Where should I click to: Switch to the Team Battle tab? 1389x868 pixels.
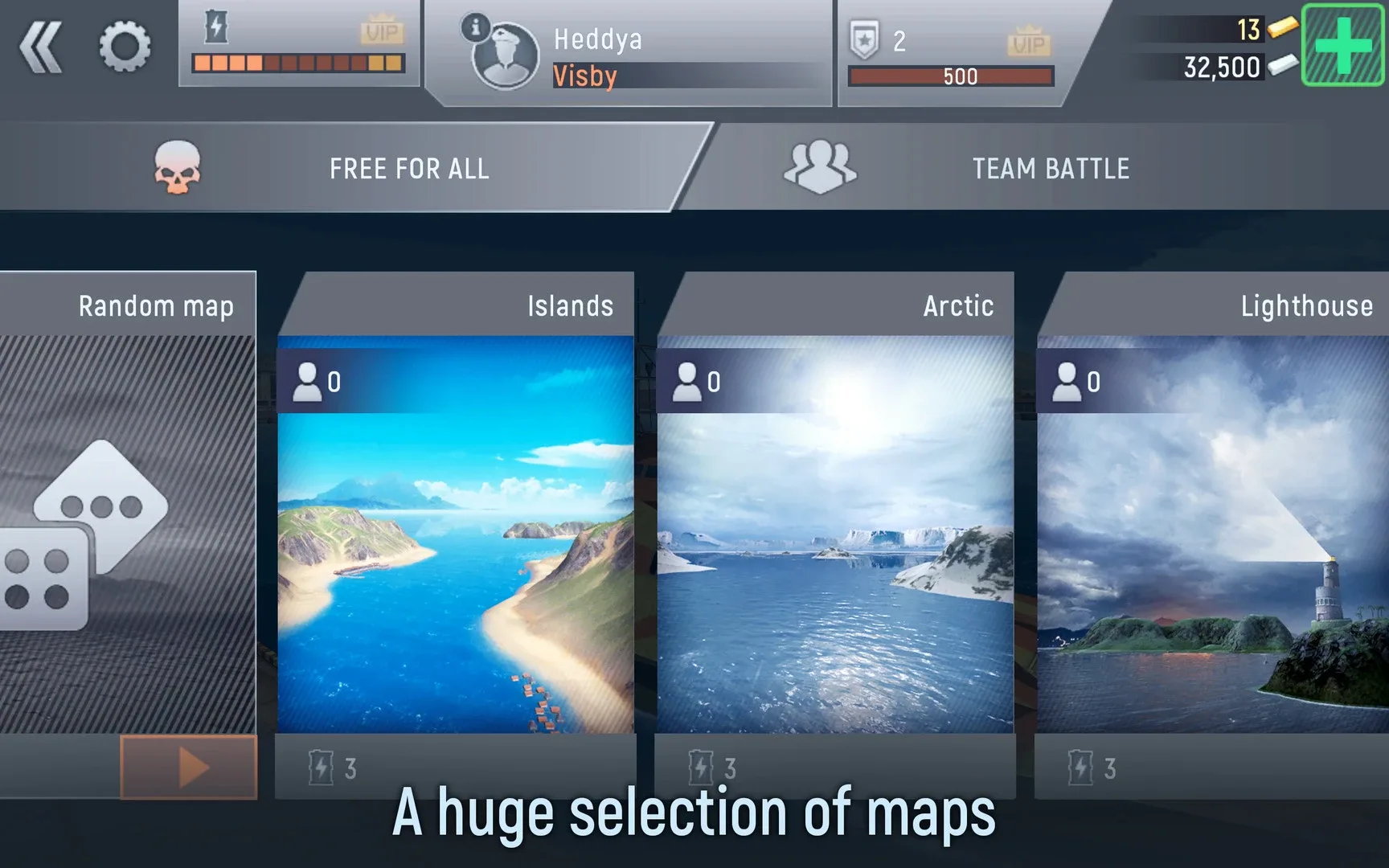click(x=1051, y=168)
